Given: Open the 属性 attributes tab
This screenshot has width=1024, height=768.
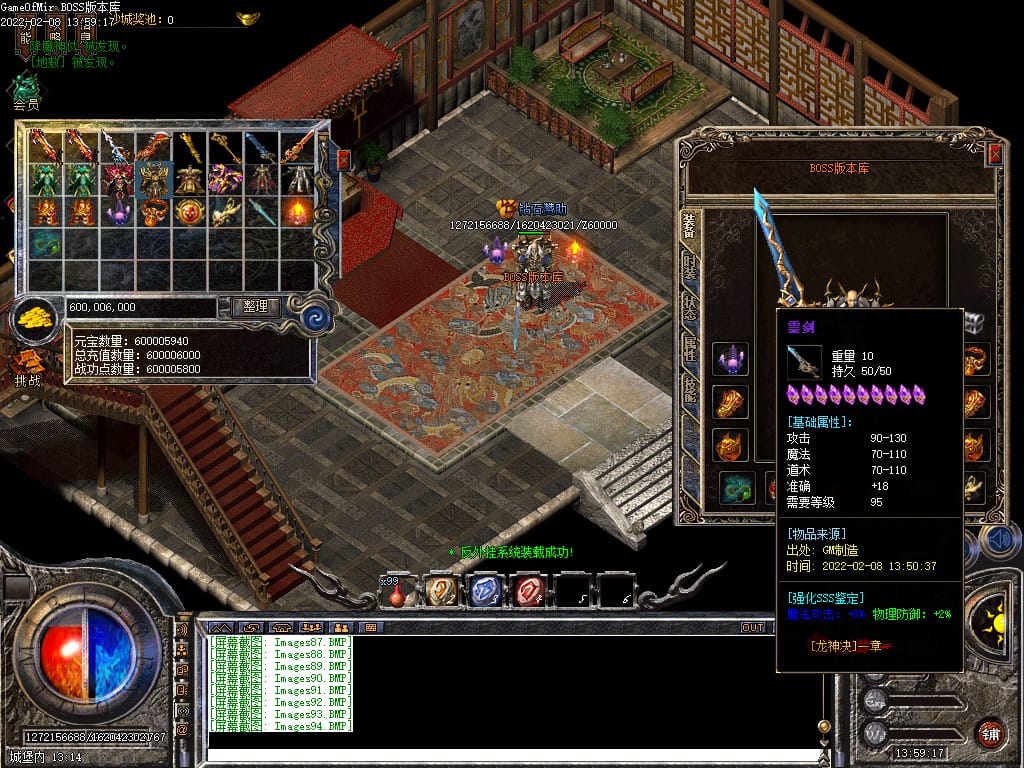Looking at the screenshot, I should (690, 348).
